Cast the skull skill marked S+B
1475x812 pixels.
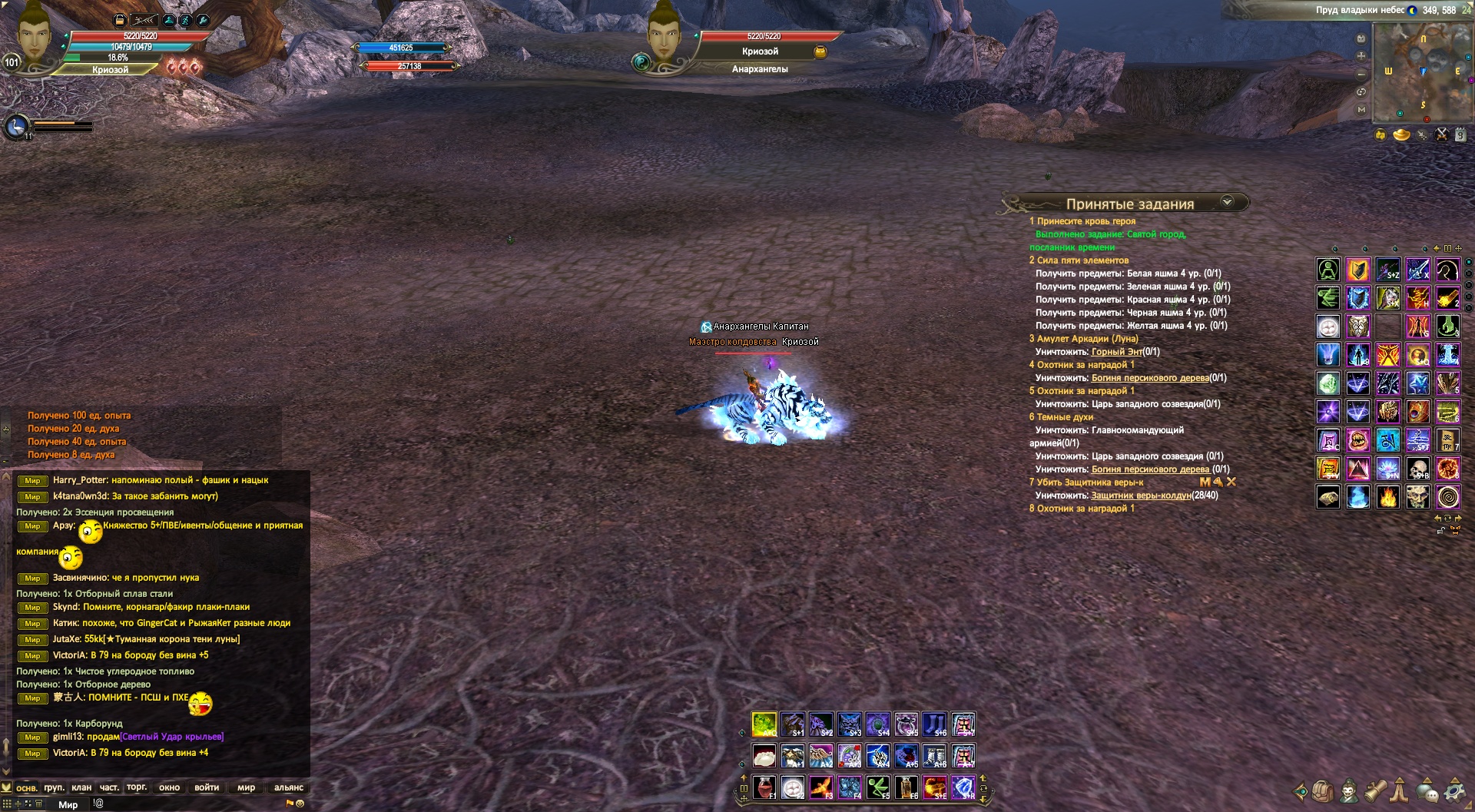click(x=1417, y=468)
